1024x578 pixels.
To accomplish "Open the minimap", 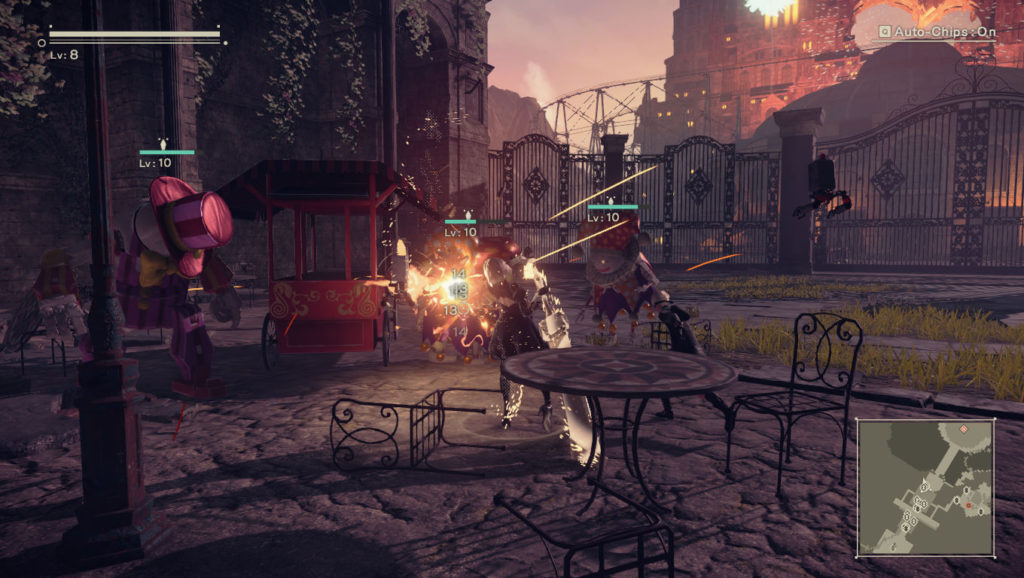I will [925, 487].
